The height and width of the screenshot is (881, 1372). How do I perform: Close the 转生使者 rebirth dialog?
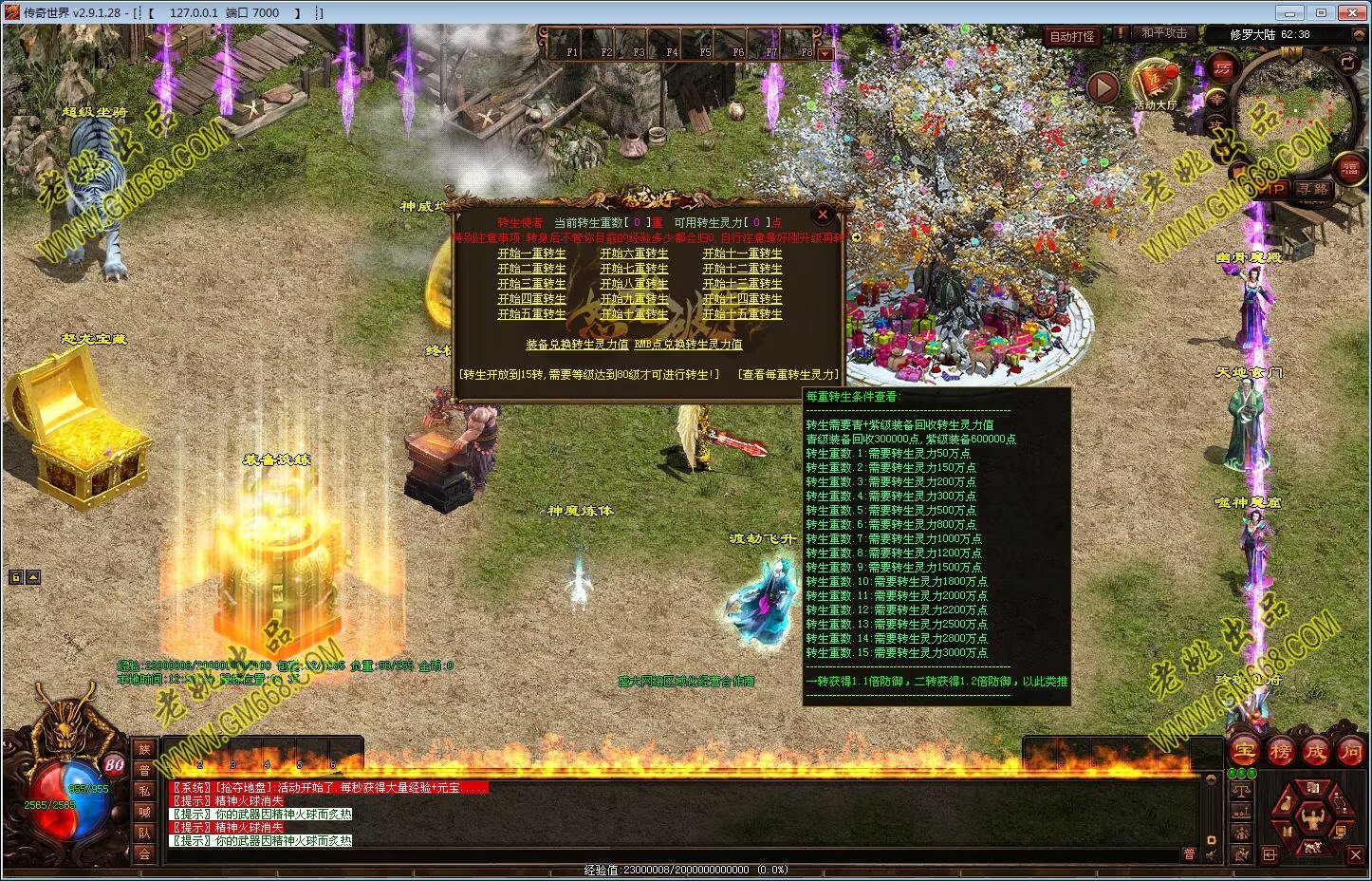point(823,216)
